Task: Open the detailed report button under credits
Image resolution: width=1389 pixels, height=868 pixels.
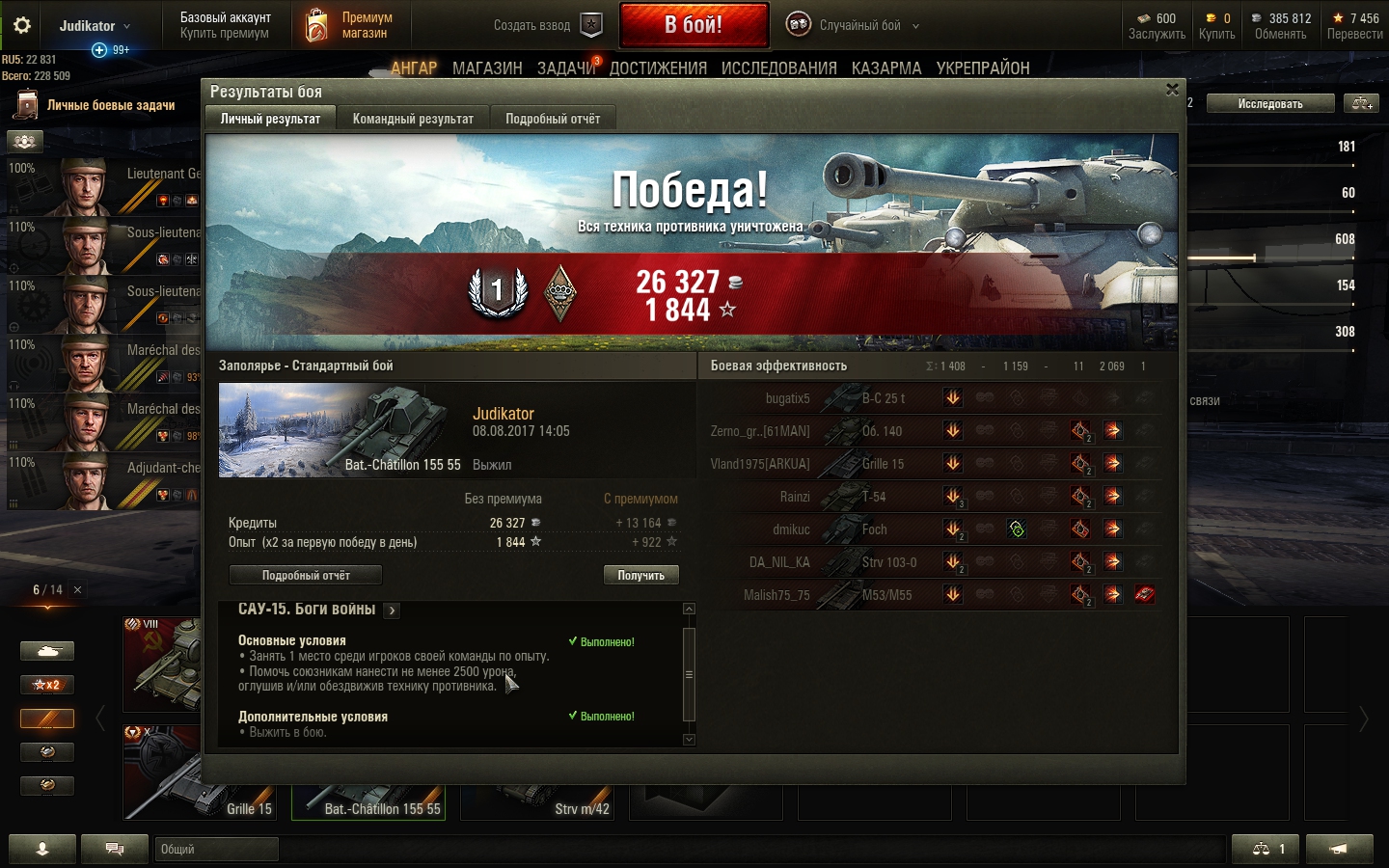Action: point(306,575)
